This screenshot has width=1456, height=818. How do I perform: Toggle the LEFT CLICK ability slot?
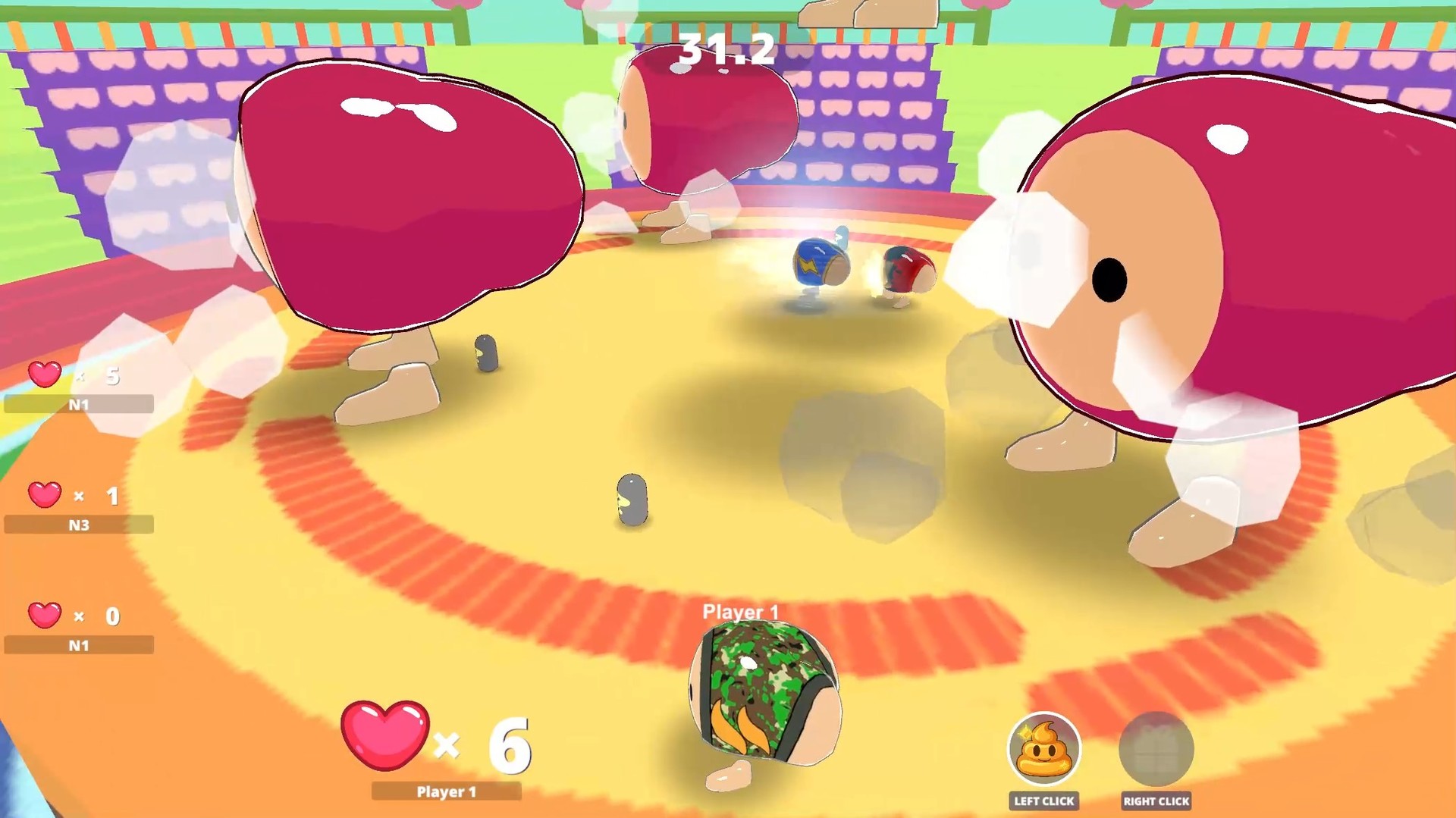(1043, 801)
